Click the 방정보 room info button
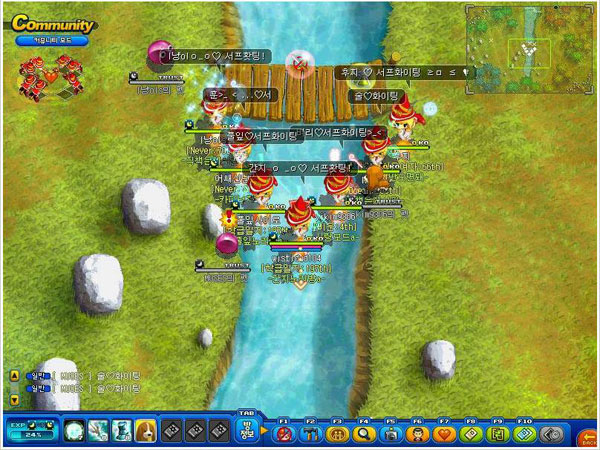 tap(247, 430)
